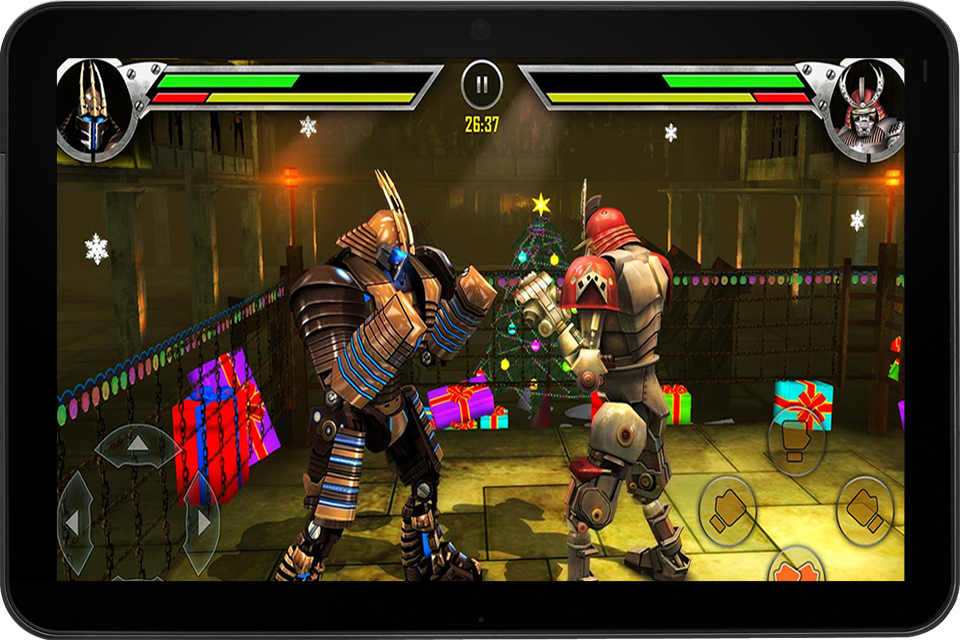Throw a punch with the upright glove button
Screen dimensions: 960x640
point(796,445)
